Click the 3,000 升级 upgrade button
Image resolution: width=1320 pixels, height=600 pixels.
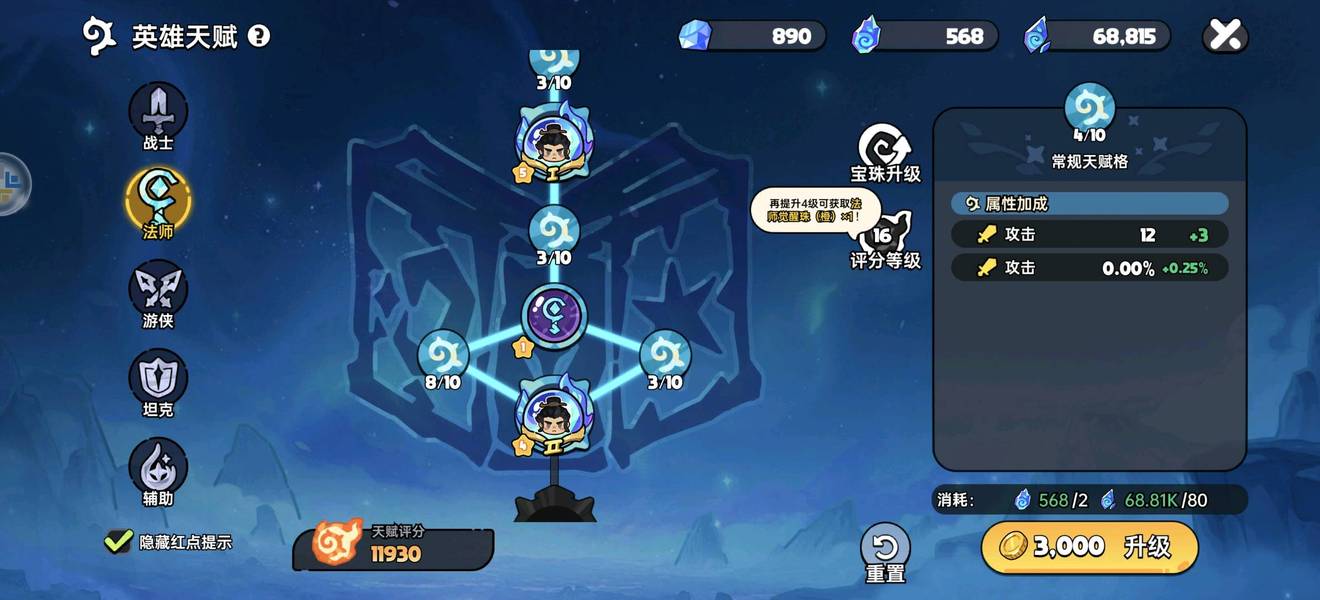[x=1089, y=546]
